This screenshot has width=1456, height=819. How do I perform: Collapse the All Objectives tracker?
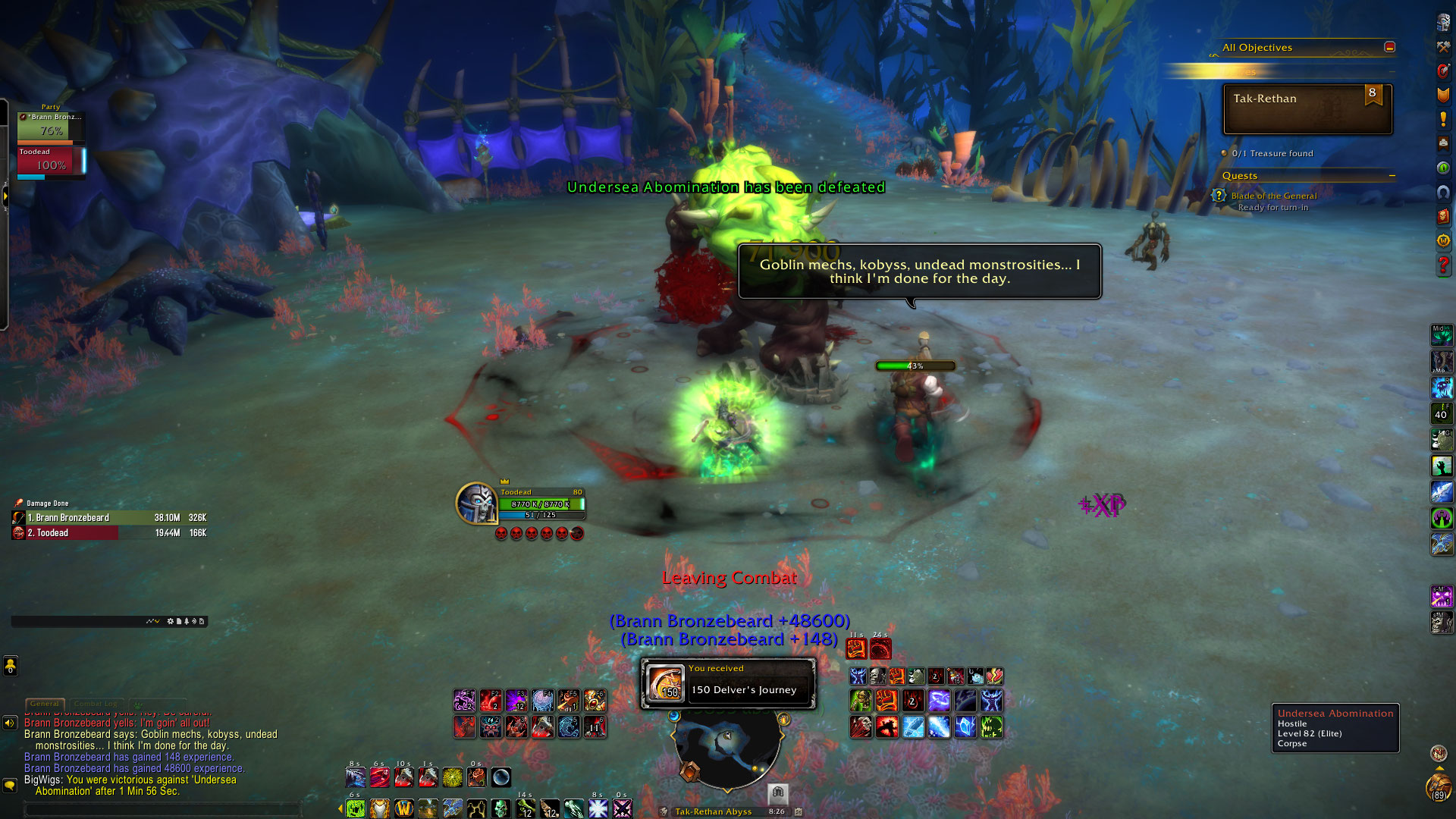coord(1389,47)
